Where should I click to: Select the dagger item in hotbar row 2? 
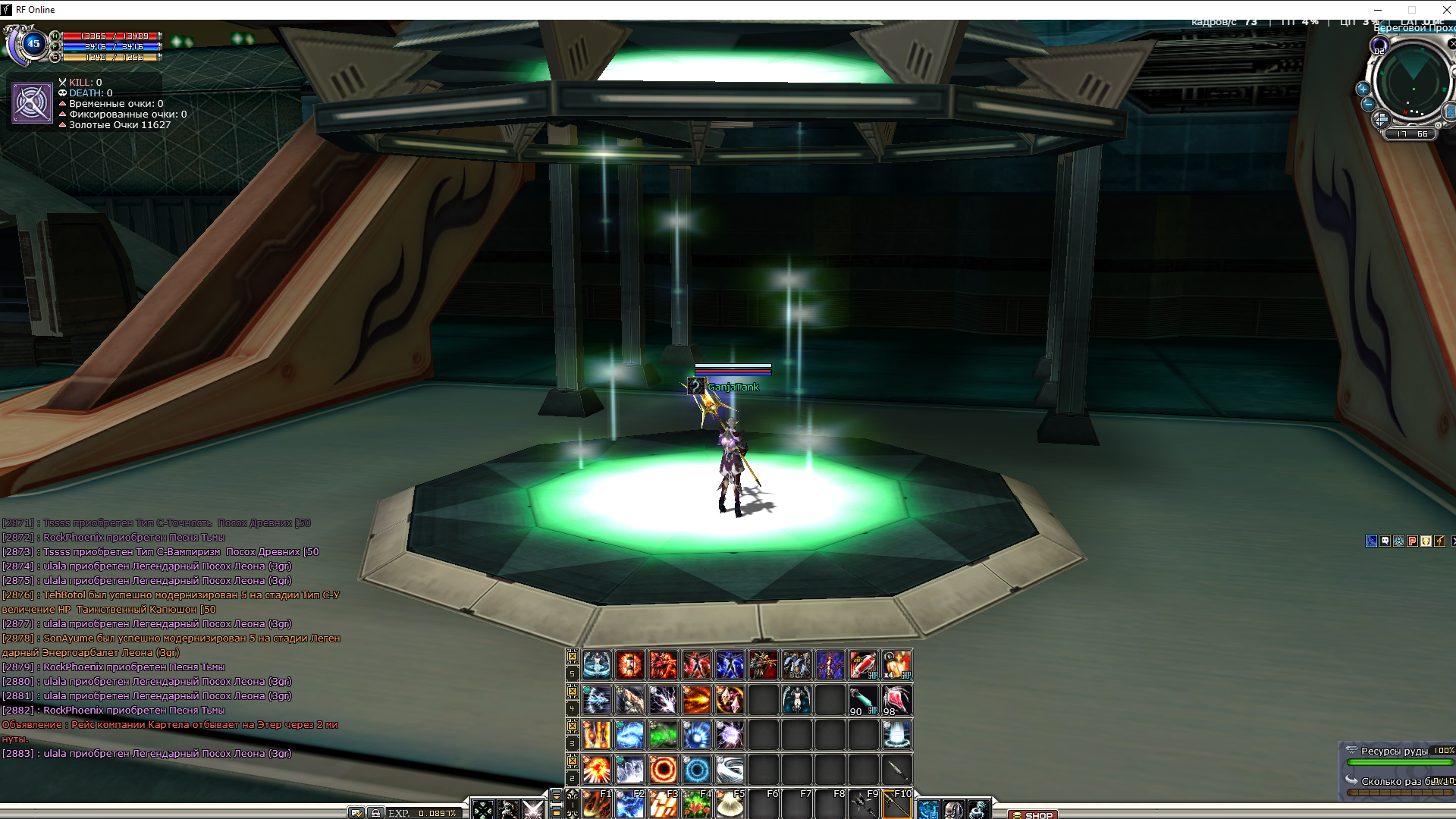(896, 770)
